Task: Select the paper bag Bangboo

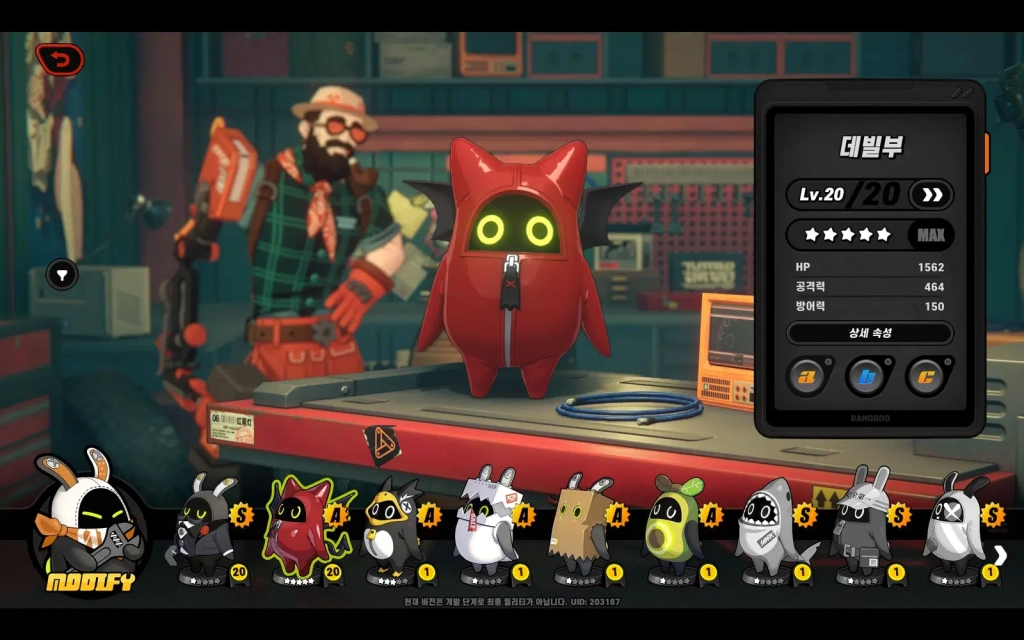Action: pyautogui.click(x=582, y=530)
